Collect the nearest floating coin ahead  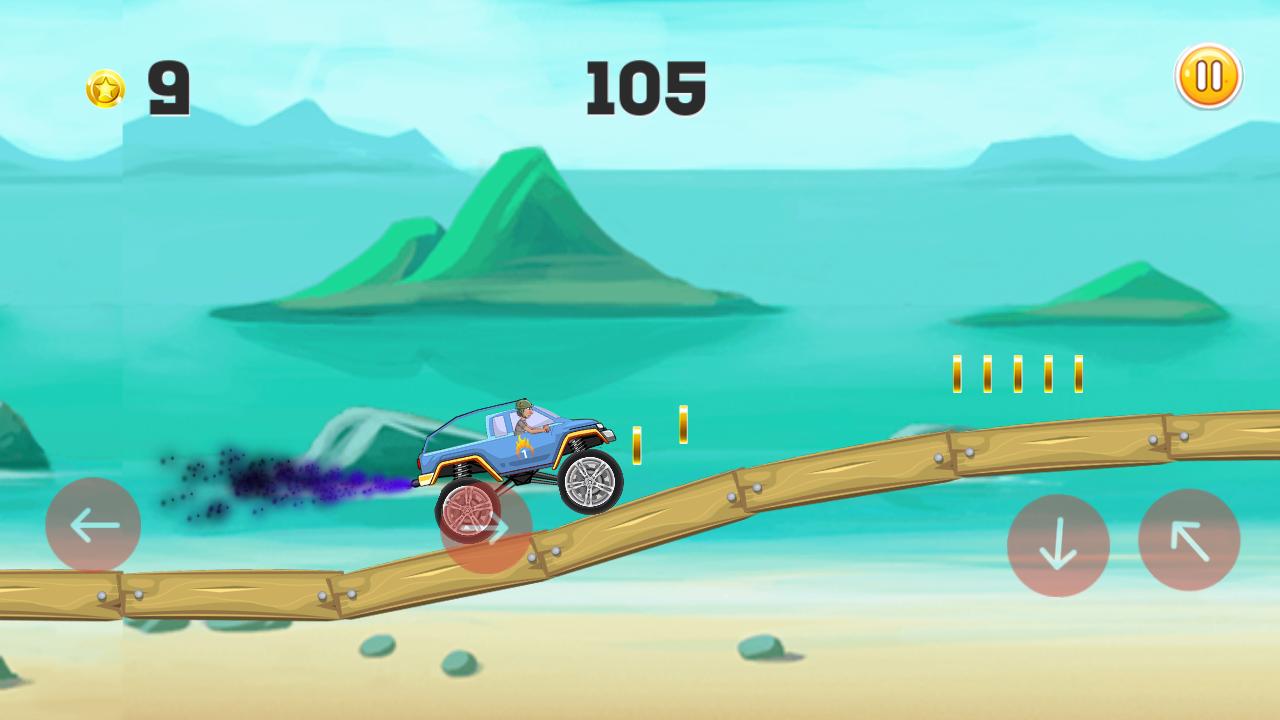tap(637, 444)
